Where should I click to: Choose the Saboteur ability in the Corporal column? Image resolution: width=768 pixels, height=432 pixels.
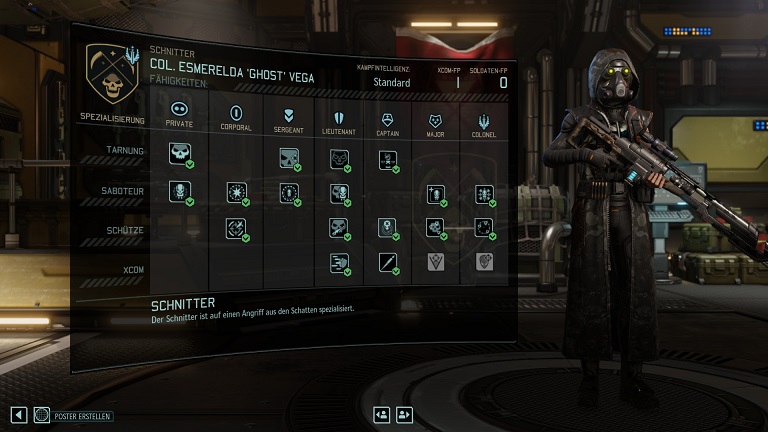(x=237, y=192)
